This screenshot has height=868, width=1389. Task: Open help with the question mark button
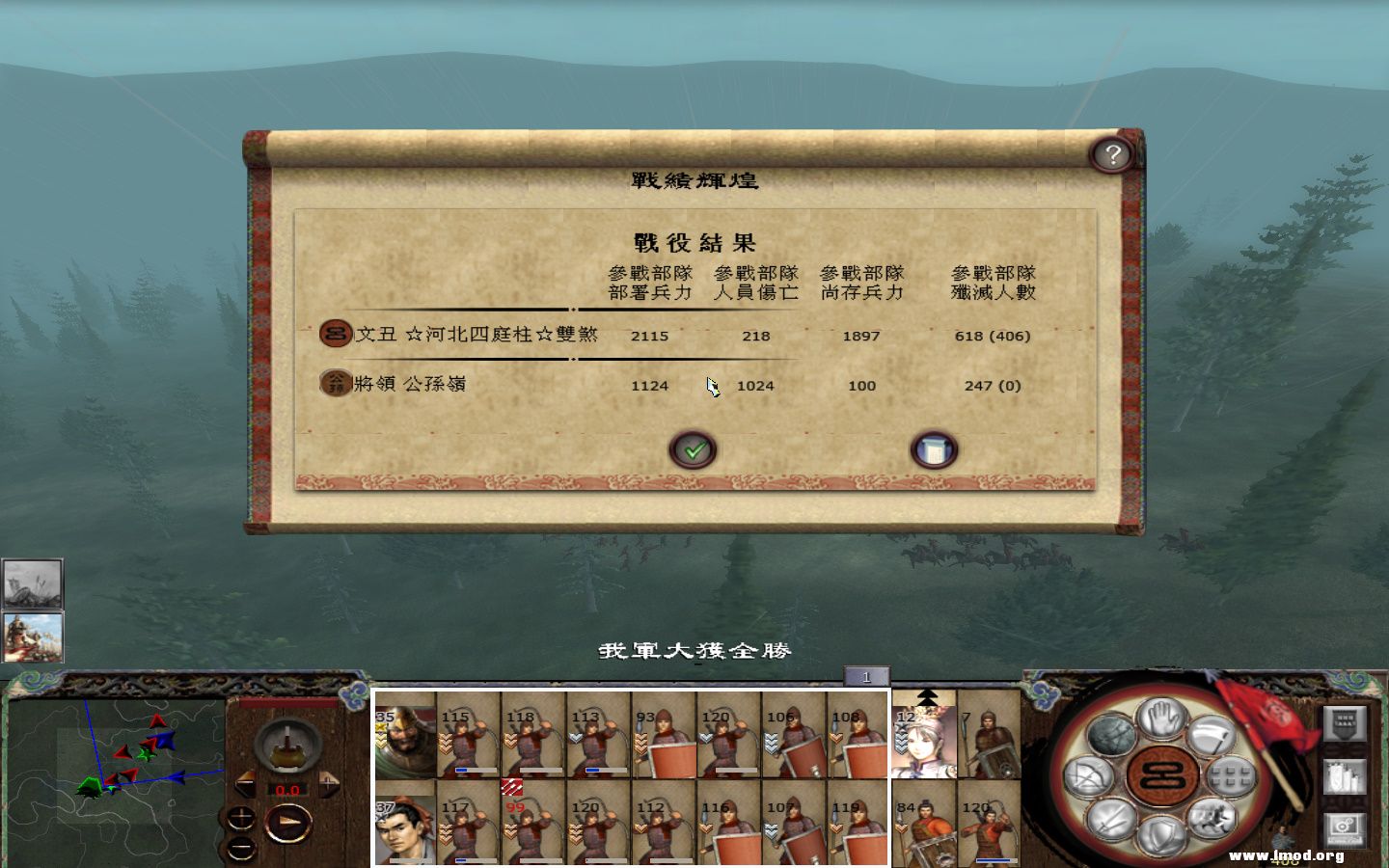1114,152
